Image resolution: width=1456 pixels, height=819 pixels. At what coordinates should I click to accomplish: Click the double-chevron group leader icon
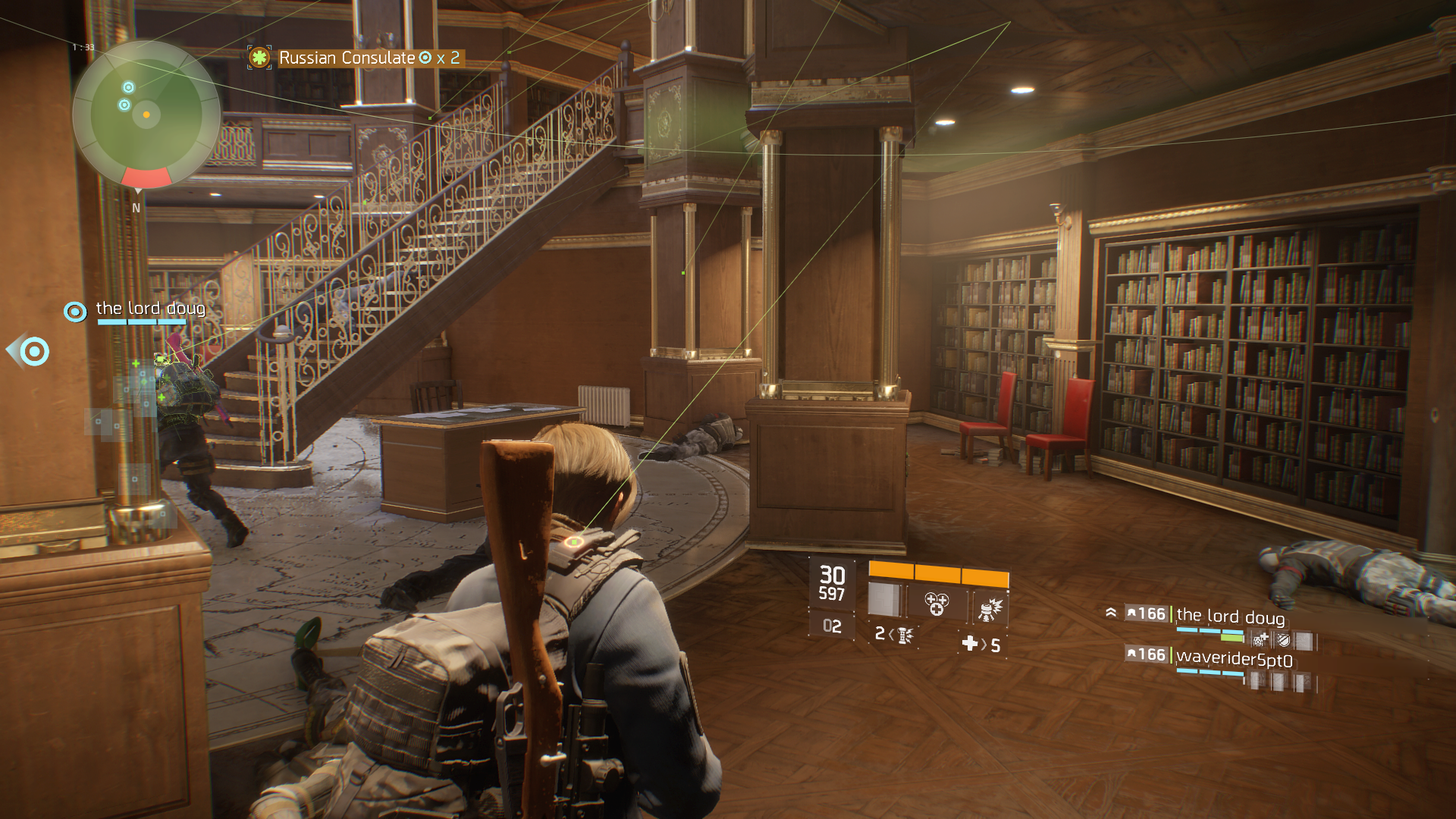point(1111,613)
